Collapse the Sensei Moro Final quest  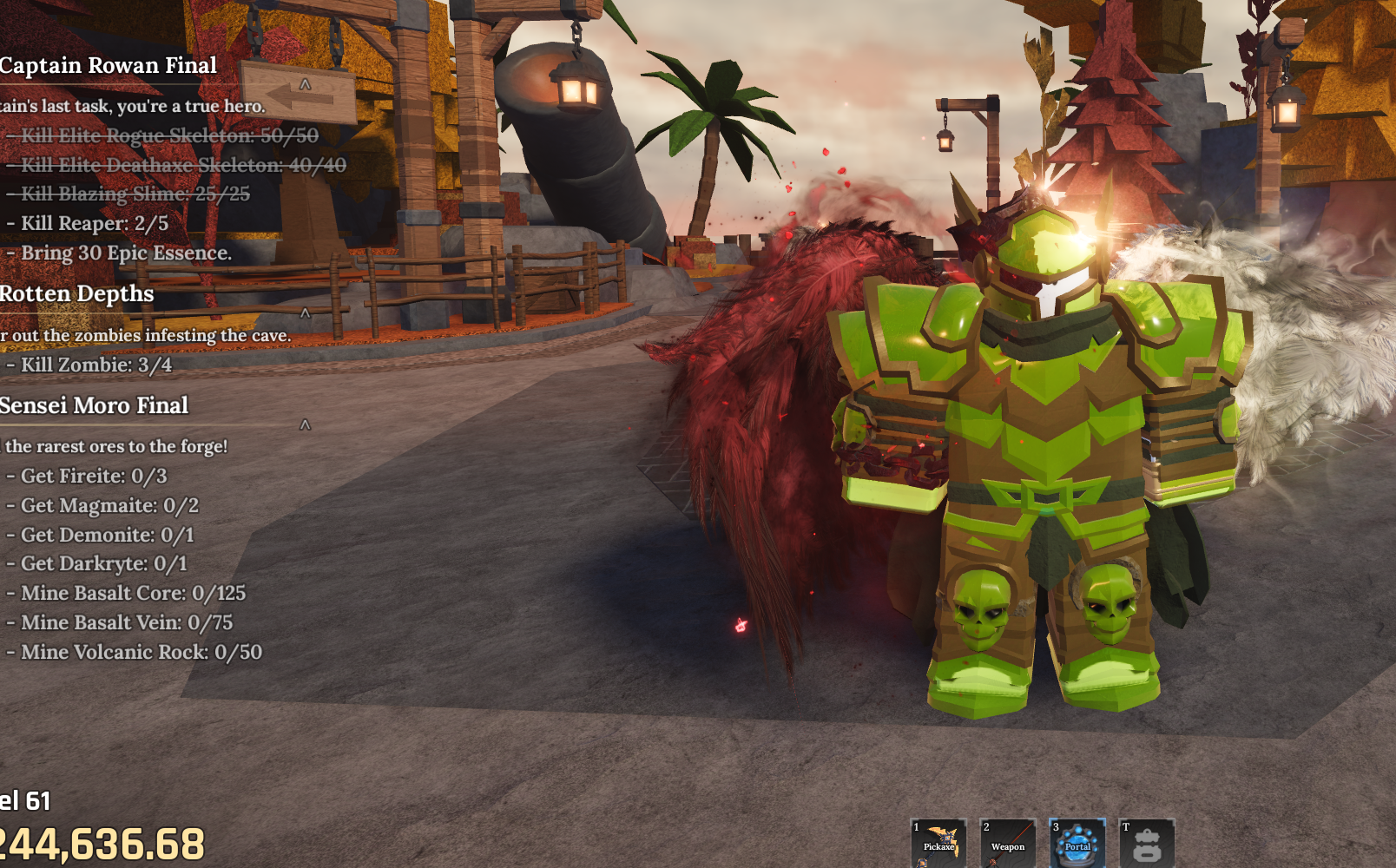point(305,424)
